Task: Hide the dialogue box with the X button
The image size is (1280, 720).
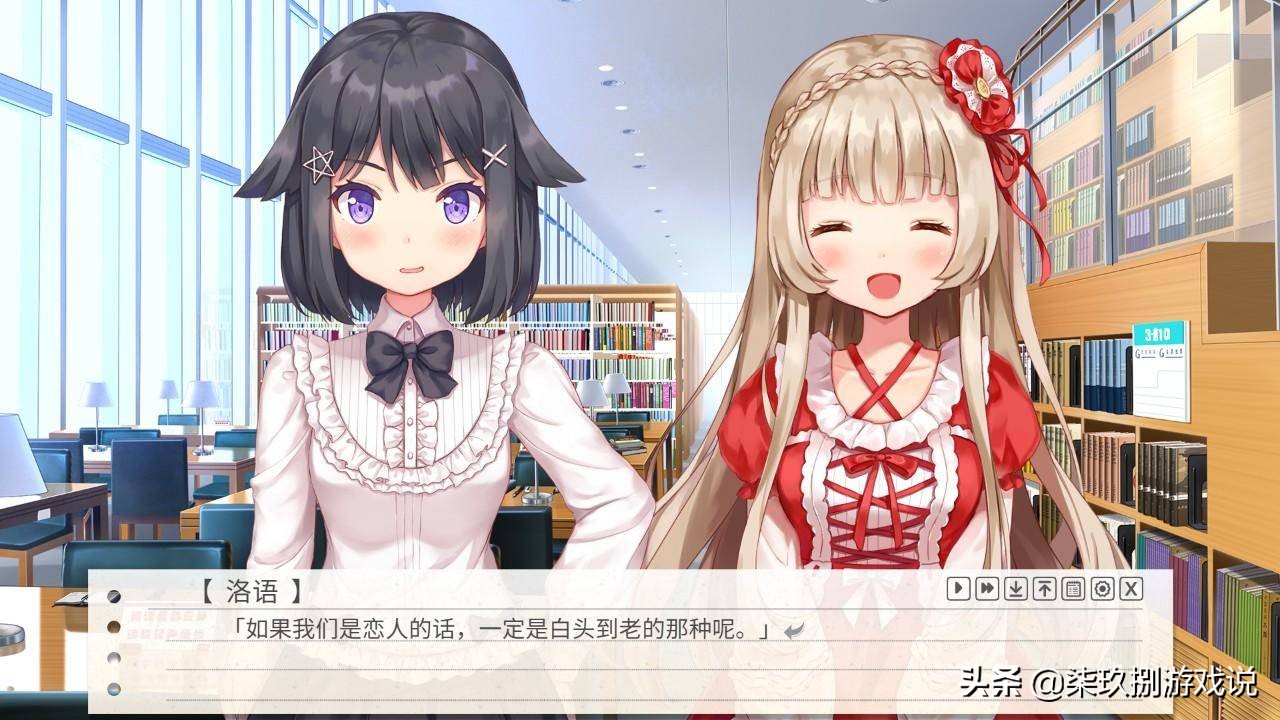Action: click(1130, 589)
